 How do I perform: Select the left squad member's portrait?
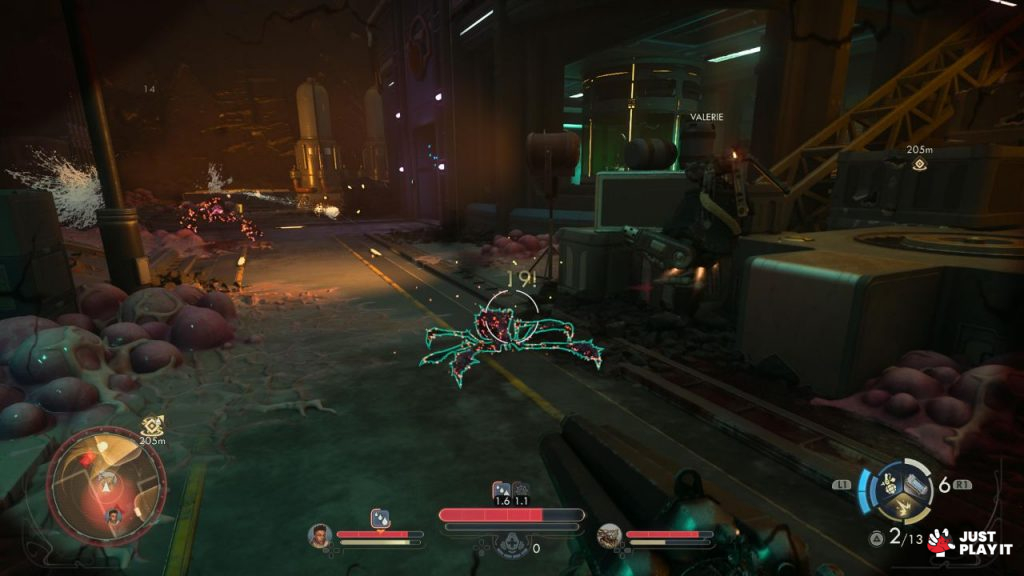[320, 536]
